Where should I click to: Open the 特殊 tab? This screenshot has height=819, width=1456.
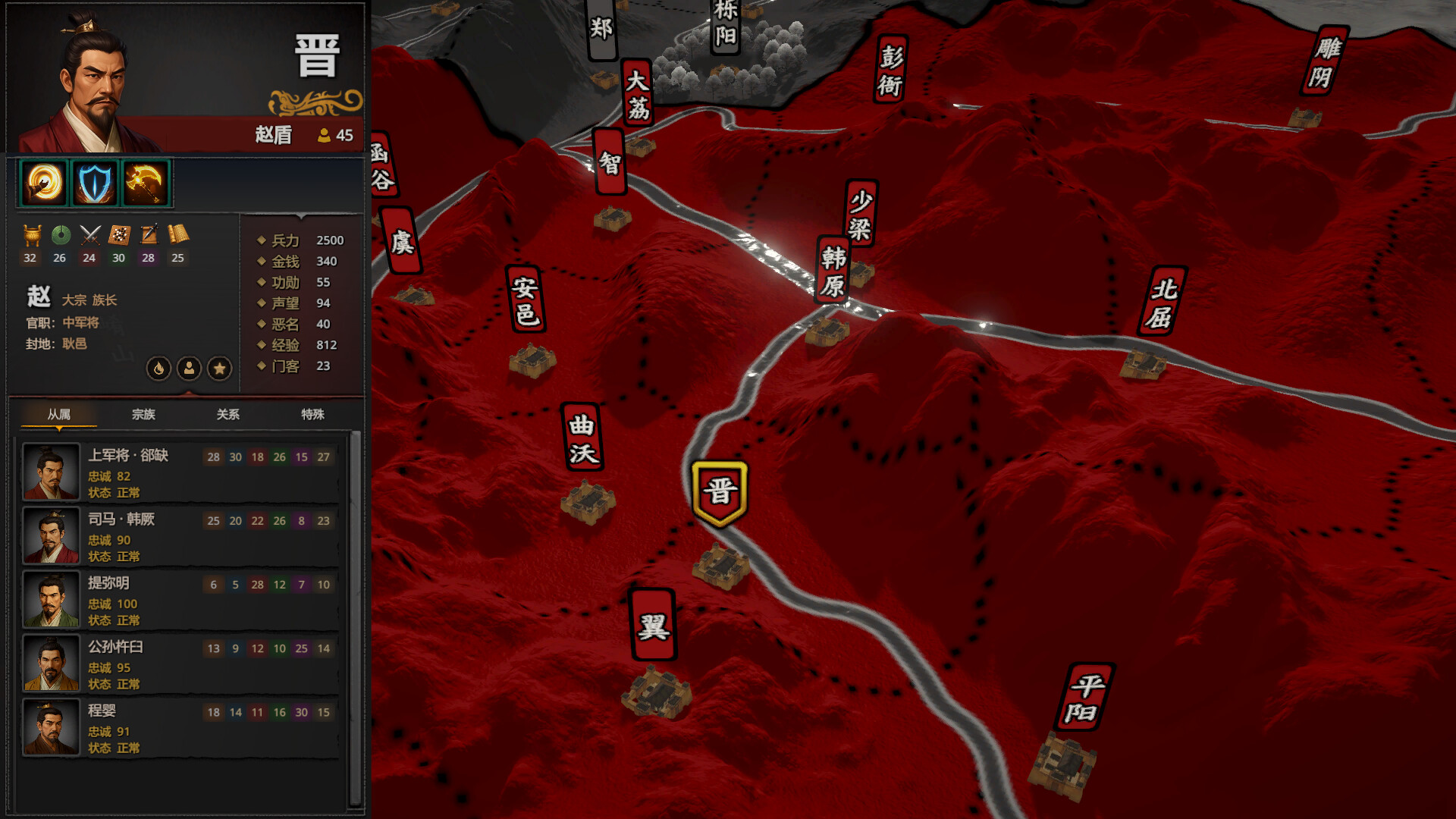[313, 415]
